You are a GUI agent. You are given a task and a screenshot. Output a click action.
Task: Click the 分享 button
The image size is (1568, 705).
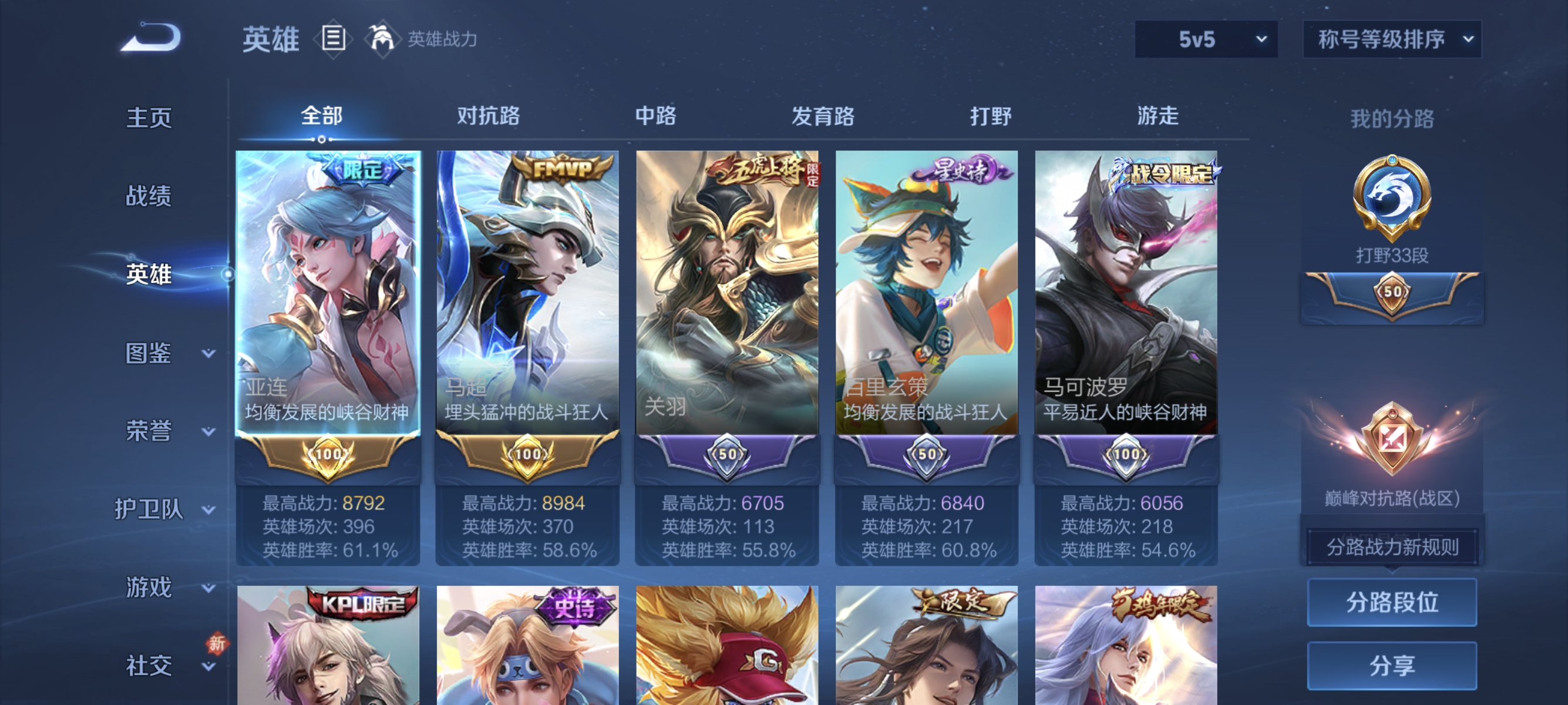click(1392, 666)
